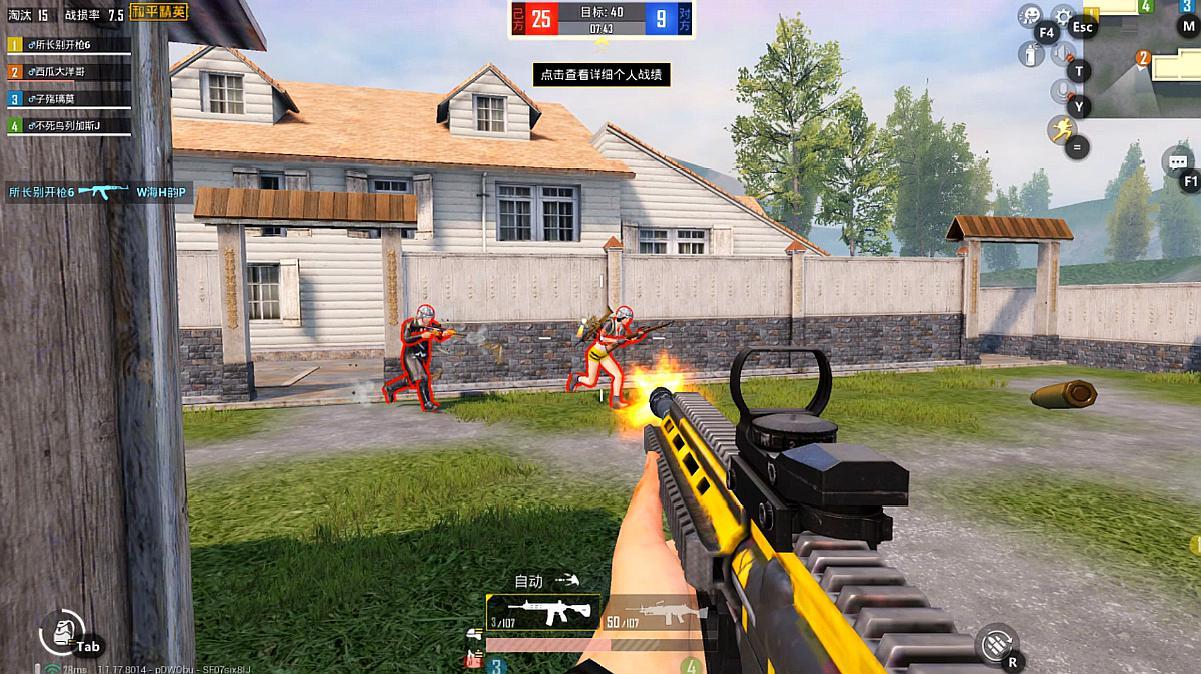
Task: Activate the yellow running figure icon
Action: tap(1061, 129)
